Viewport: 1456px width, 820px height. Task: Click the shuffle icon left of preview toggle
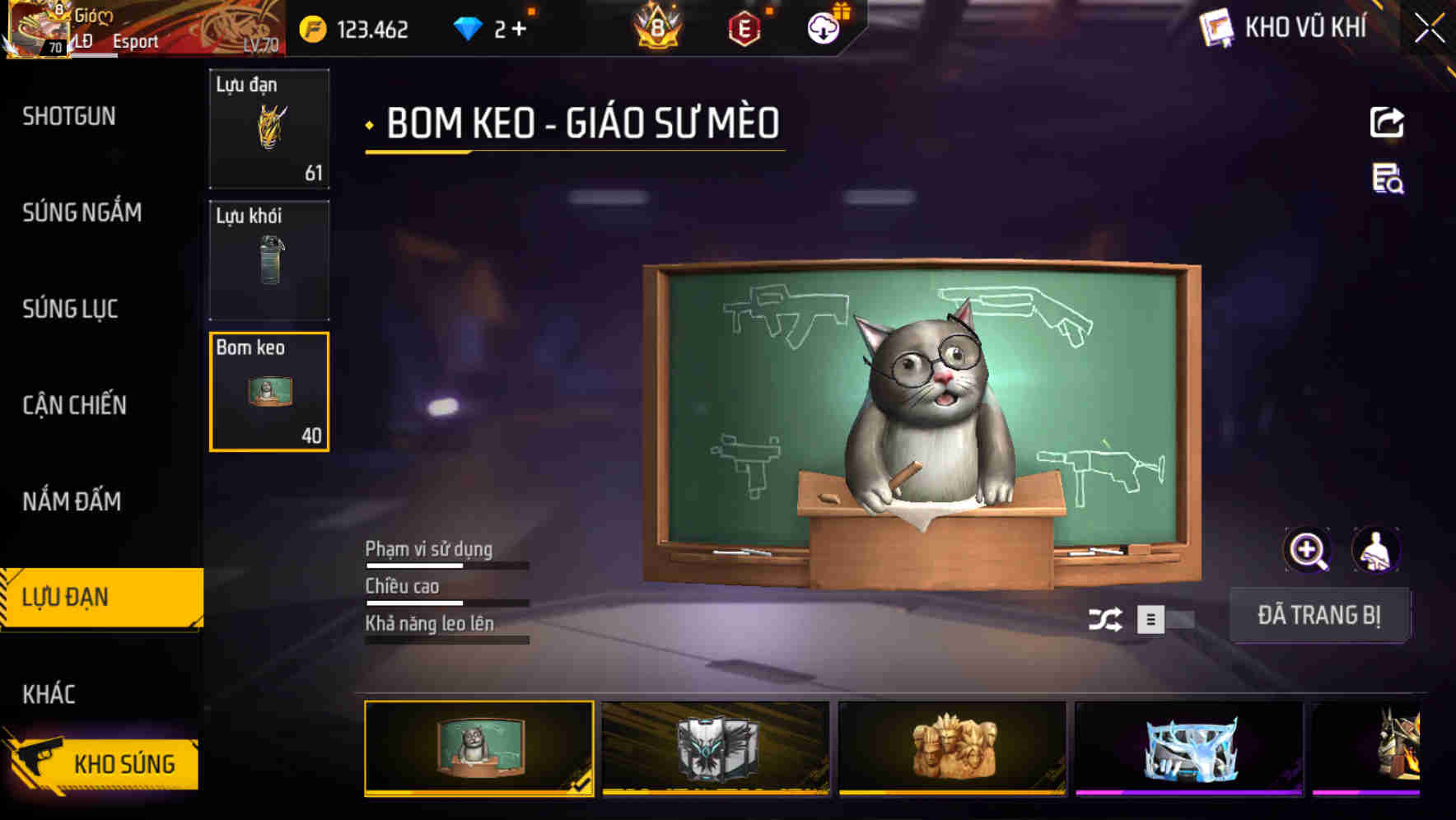[x=1108, y=618]
